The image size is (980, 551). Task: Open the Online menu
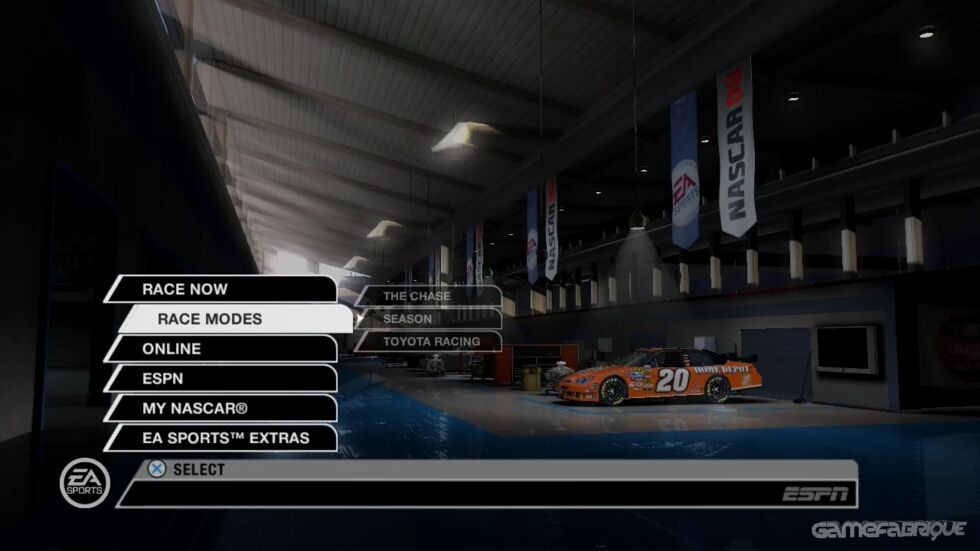[x=220, y=349]
